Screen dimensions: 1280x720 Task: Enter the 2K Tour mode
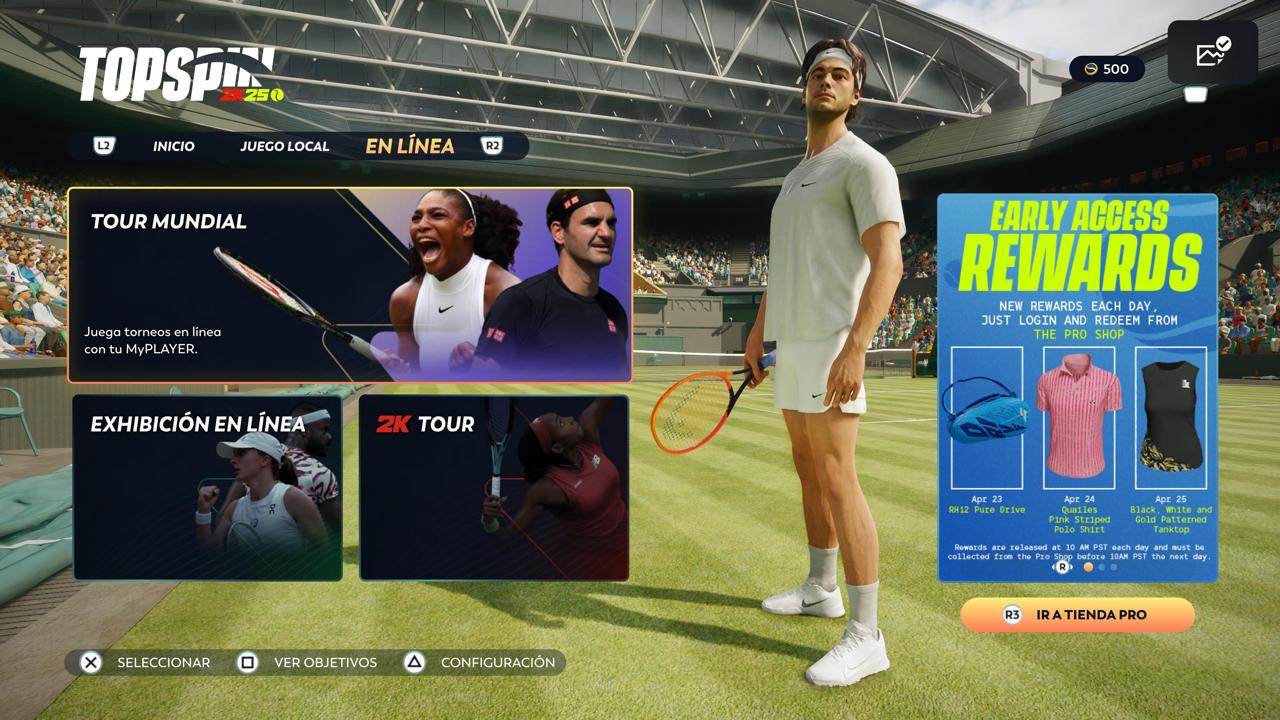pyautogui.click(x=494, y=488)
